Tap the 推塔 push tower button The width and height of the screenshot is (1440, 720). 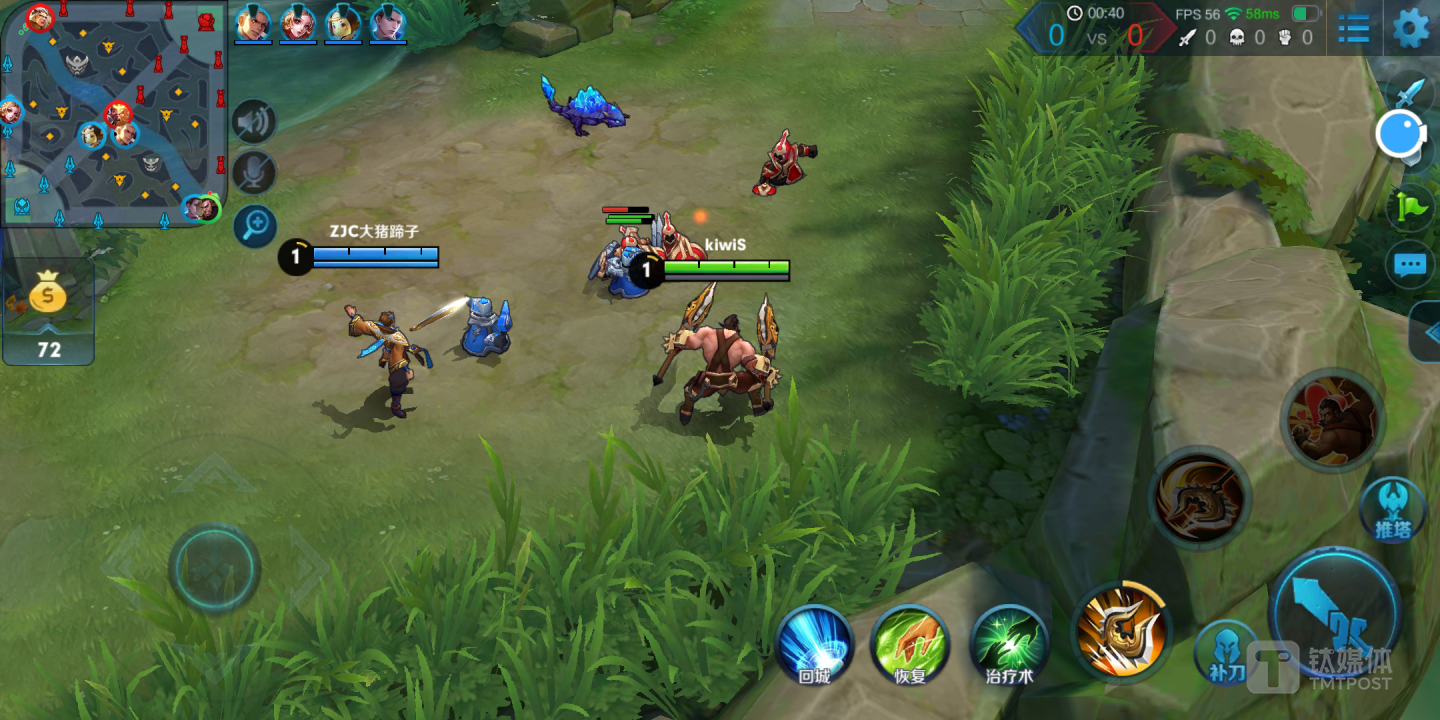coord(1392,508)
